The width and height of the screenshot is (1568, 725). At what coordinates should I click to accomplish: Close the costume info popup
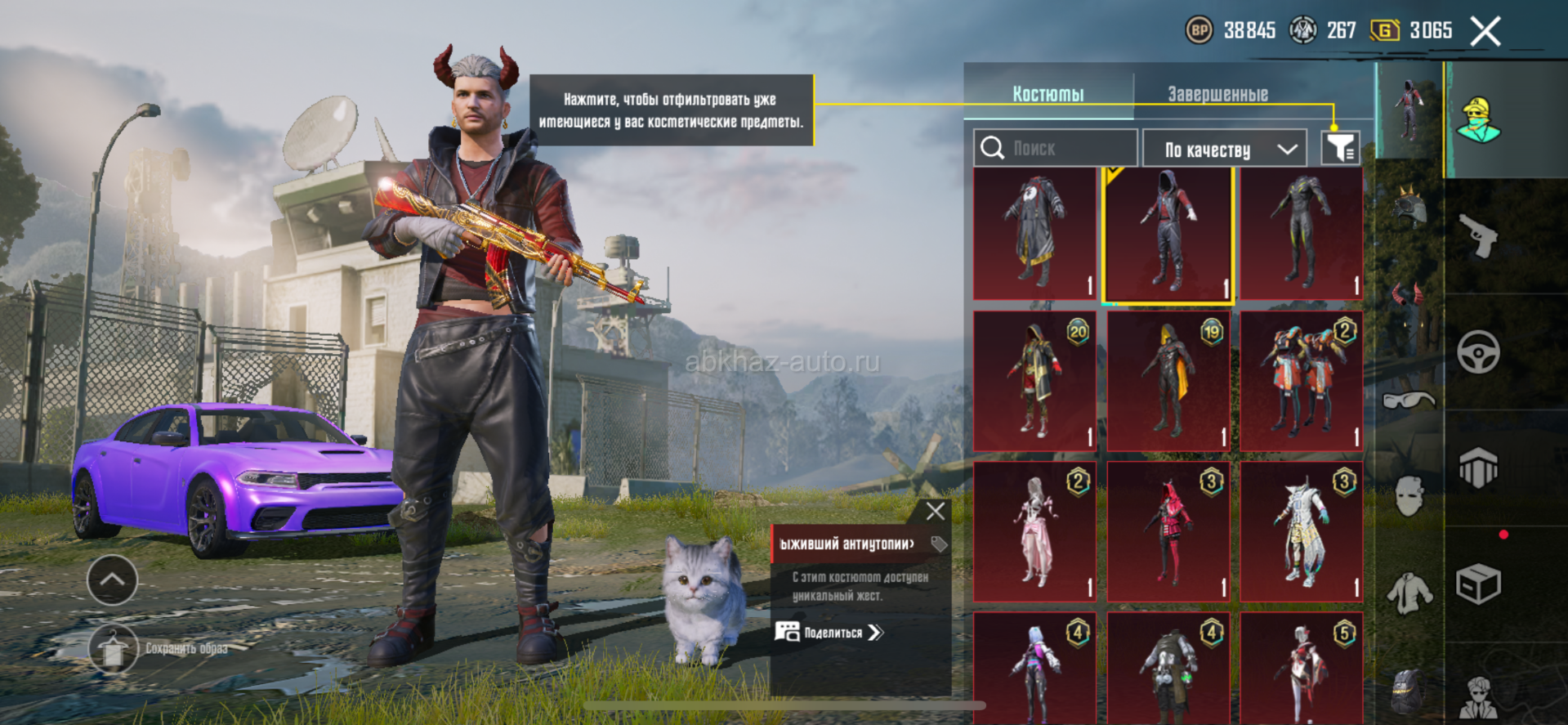pos(936,512)
